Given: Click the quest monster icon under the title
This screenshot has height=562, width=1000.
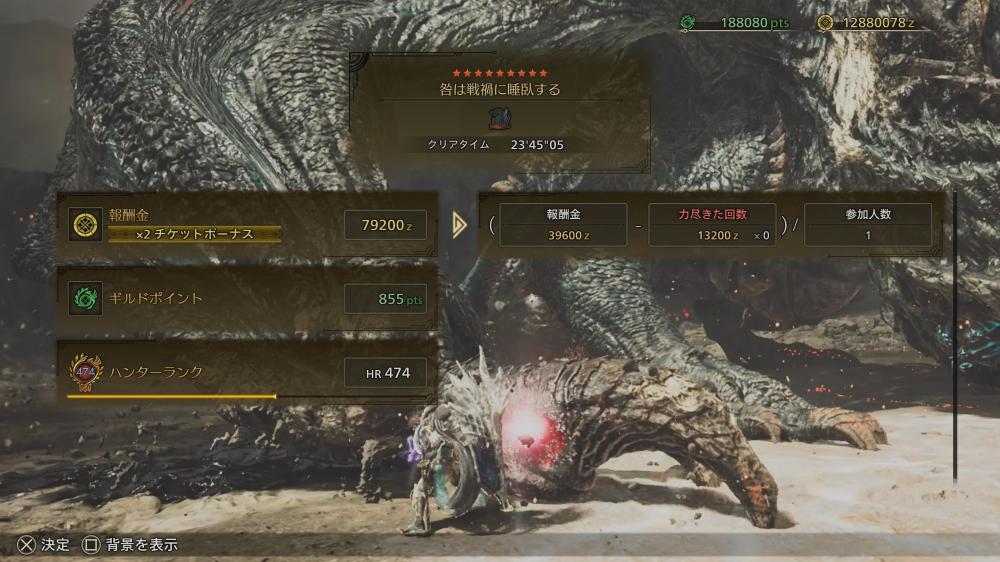Looking at the screenshot, I should pos(500,119).
